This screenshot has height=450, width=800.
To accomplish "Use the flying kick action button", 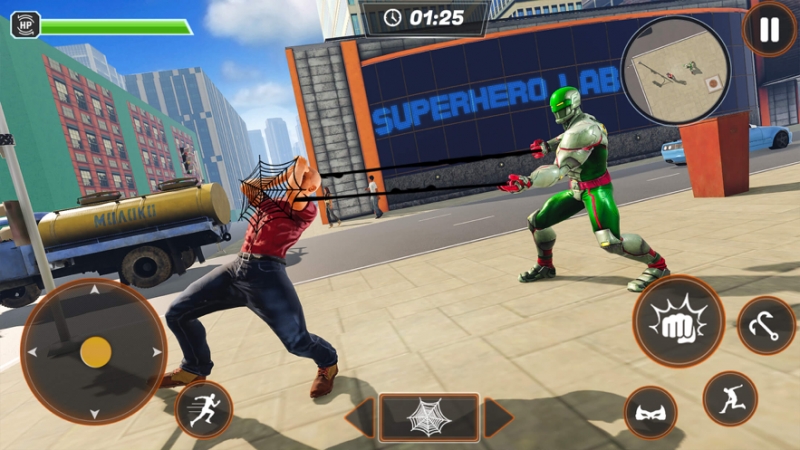I will coord(730,398).
